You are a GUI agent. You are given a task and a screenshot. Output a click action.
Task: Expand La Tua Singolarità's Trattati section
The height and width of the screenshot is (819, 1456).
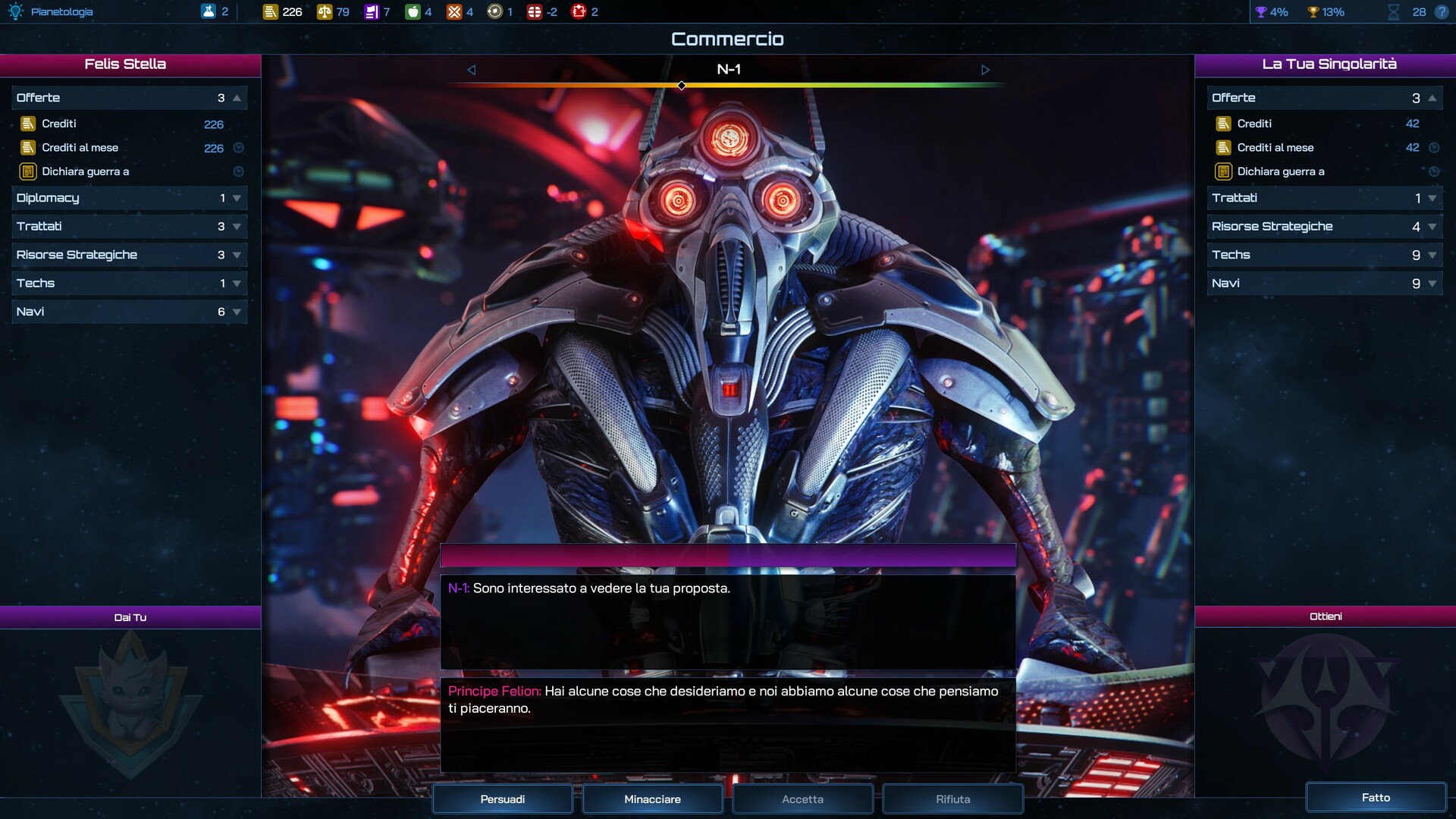pos(1324,198)
